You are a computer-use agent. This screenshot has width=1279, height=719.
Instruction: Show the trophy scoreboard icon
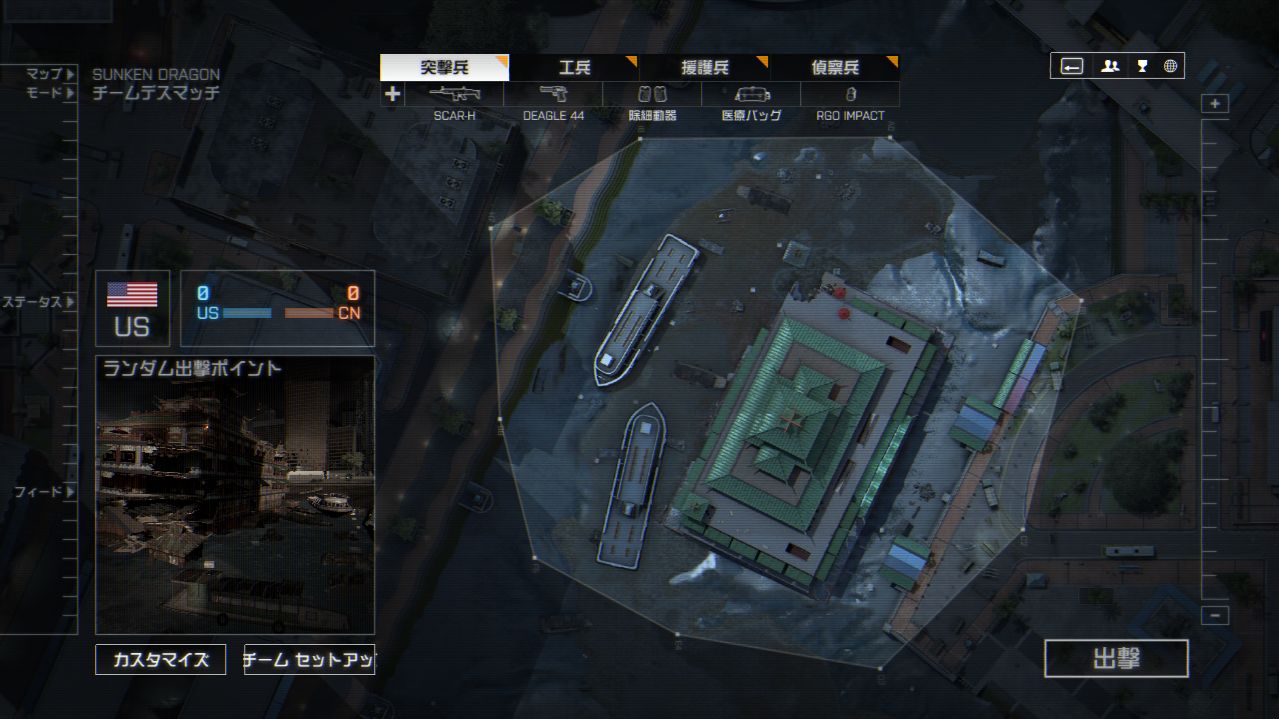pos(1142,66)
